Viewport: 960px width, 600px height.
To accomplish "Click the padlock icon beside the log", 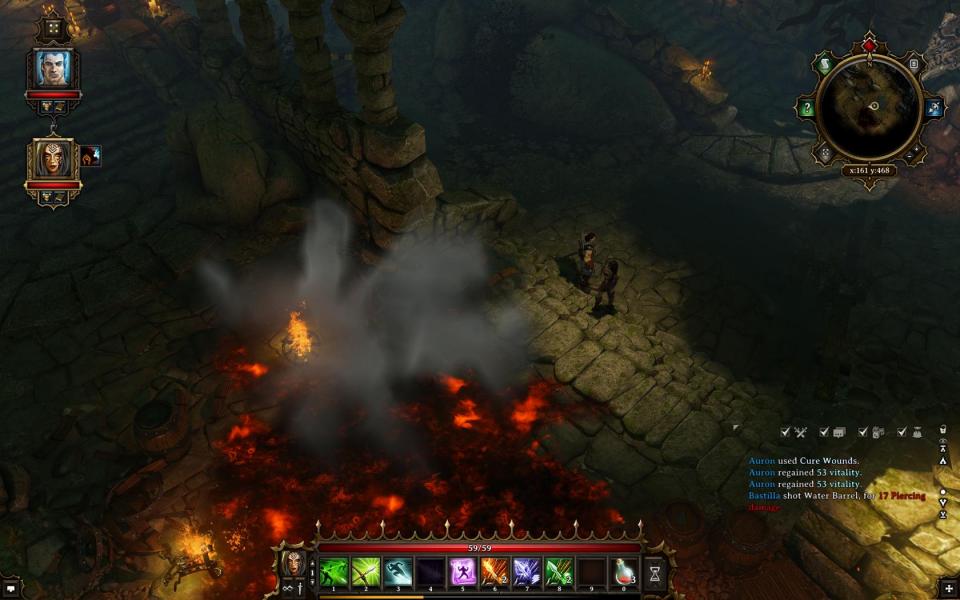I will (942, 431).
